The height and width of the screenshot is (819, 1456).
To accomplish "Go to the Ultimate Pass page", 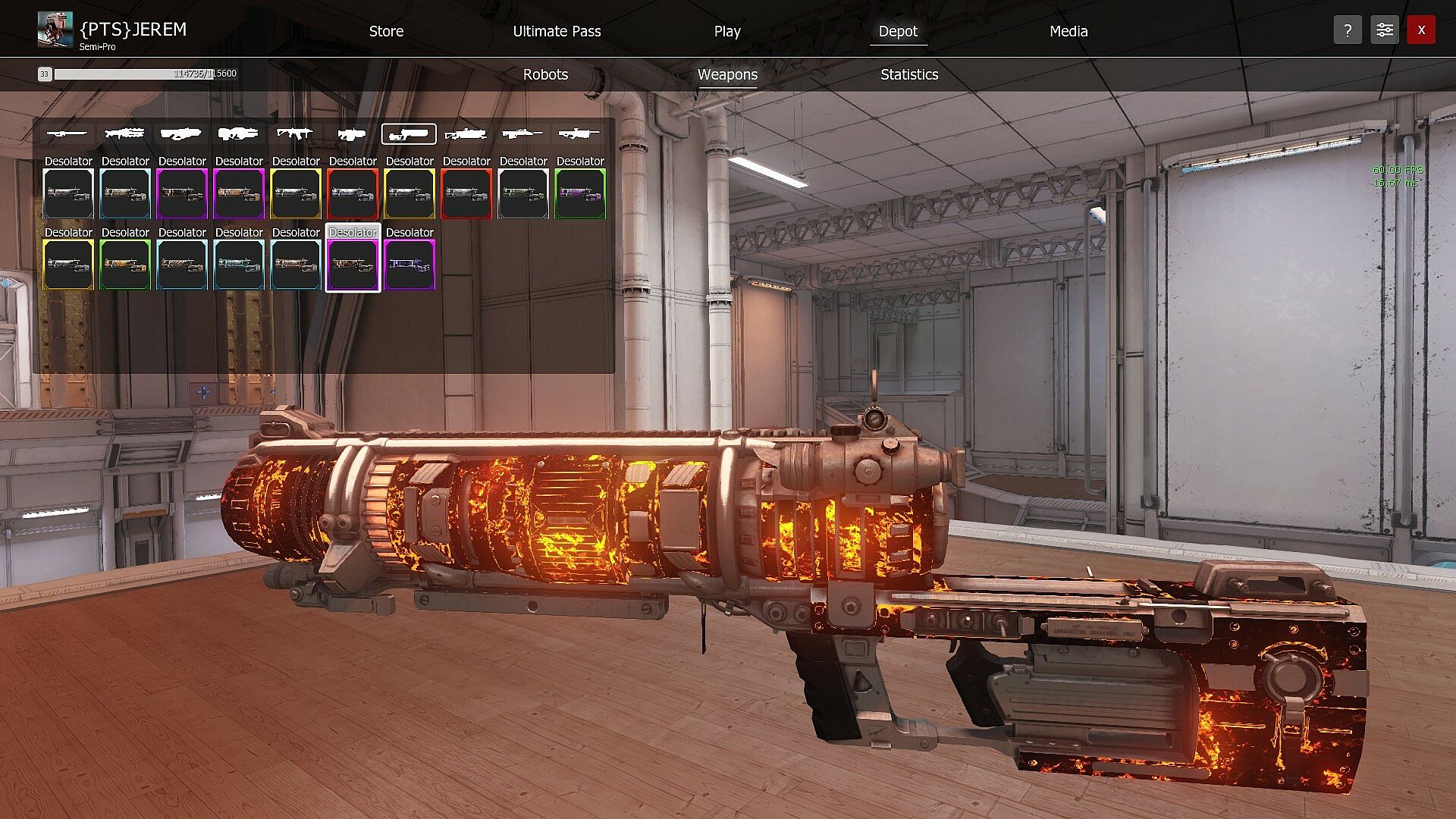I will 557,31.
